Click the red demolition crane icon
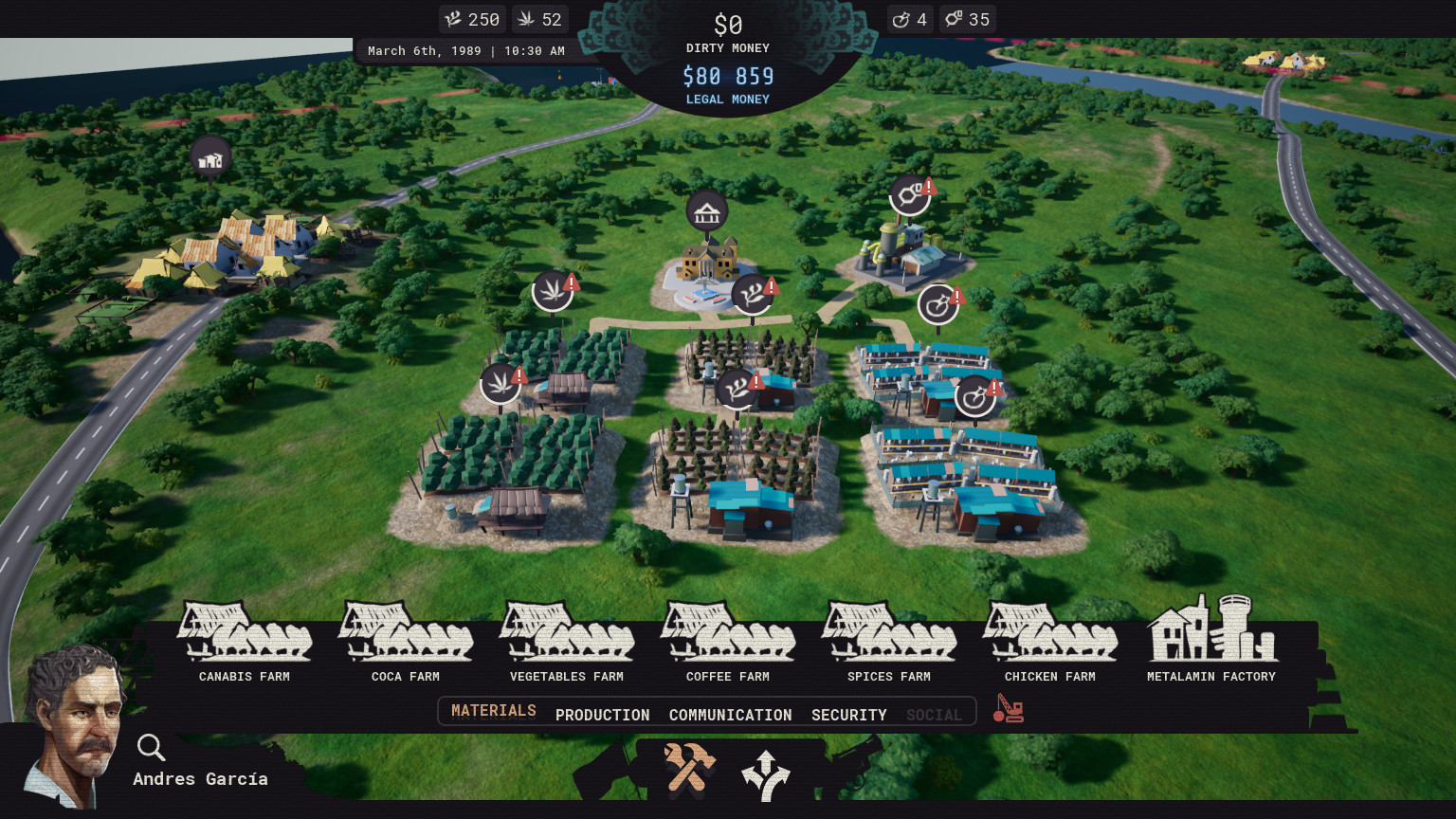Screen dimensions: 1456x819 point(1008,709)
